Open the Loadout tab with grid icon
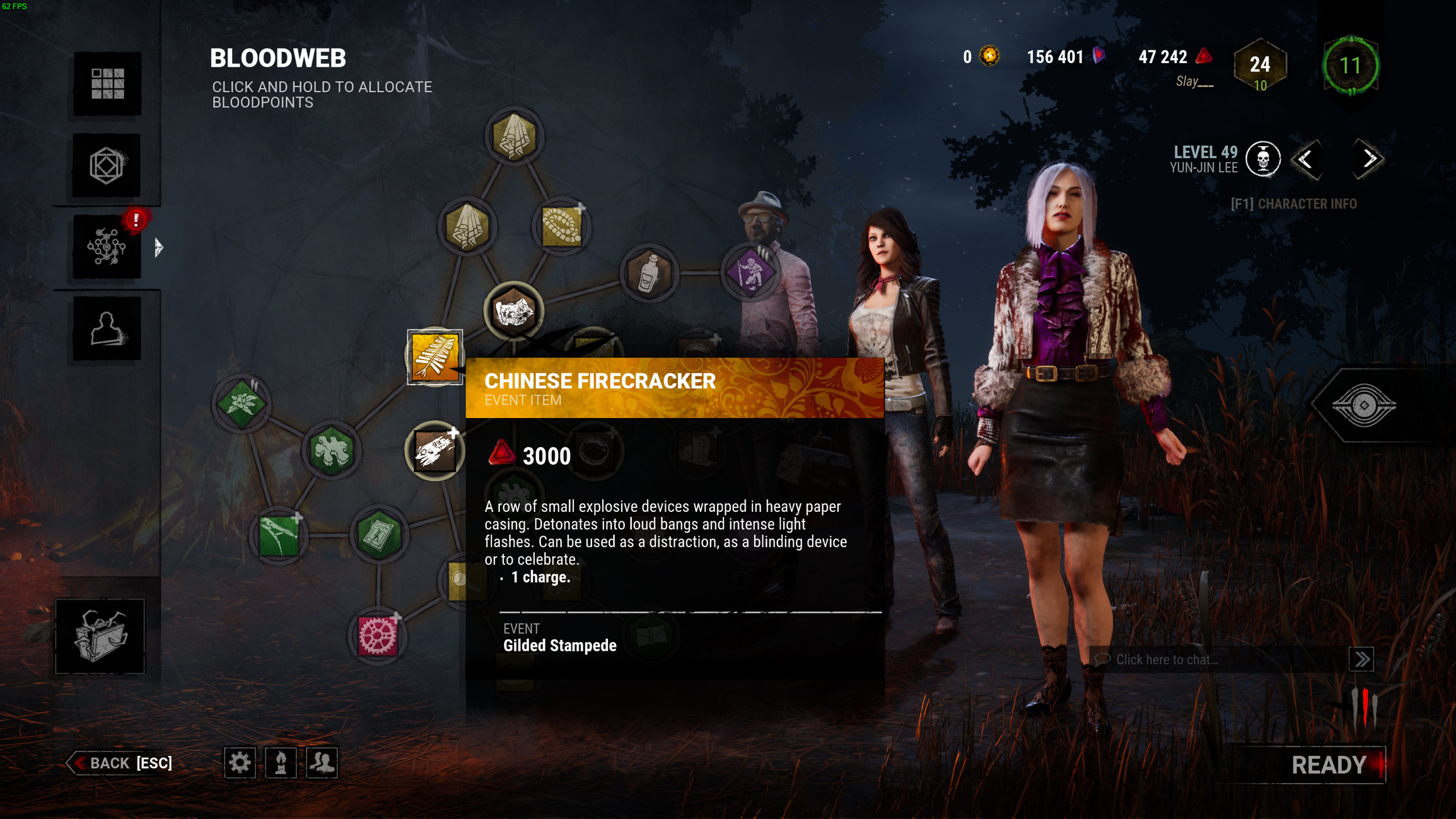The image size is (1456, 819). click(107, 84)
